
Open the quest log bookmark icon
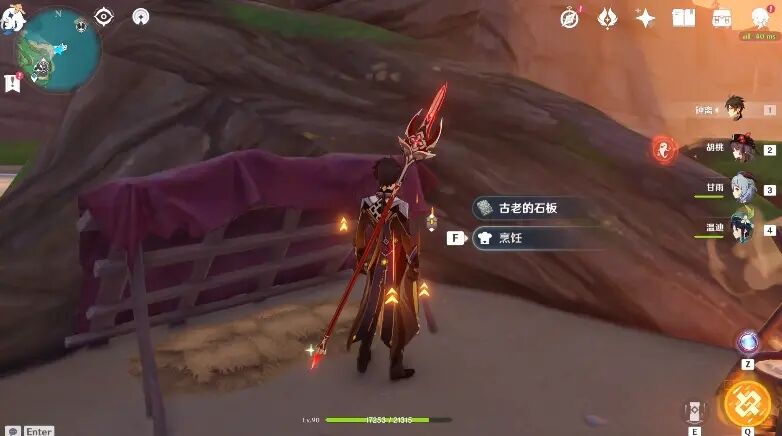point(13,83)
